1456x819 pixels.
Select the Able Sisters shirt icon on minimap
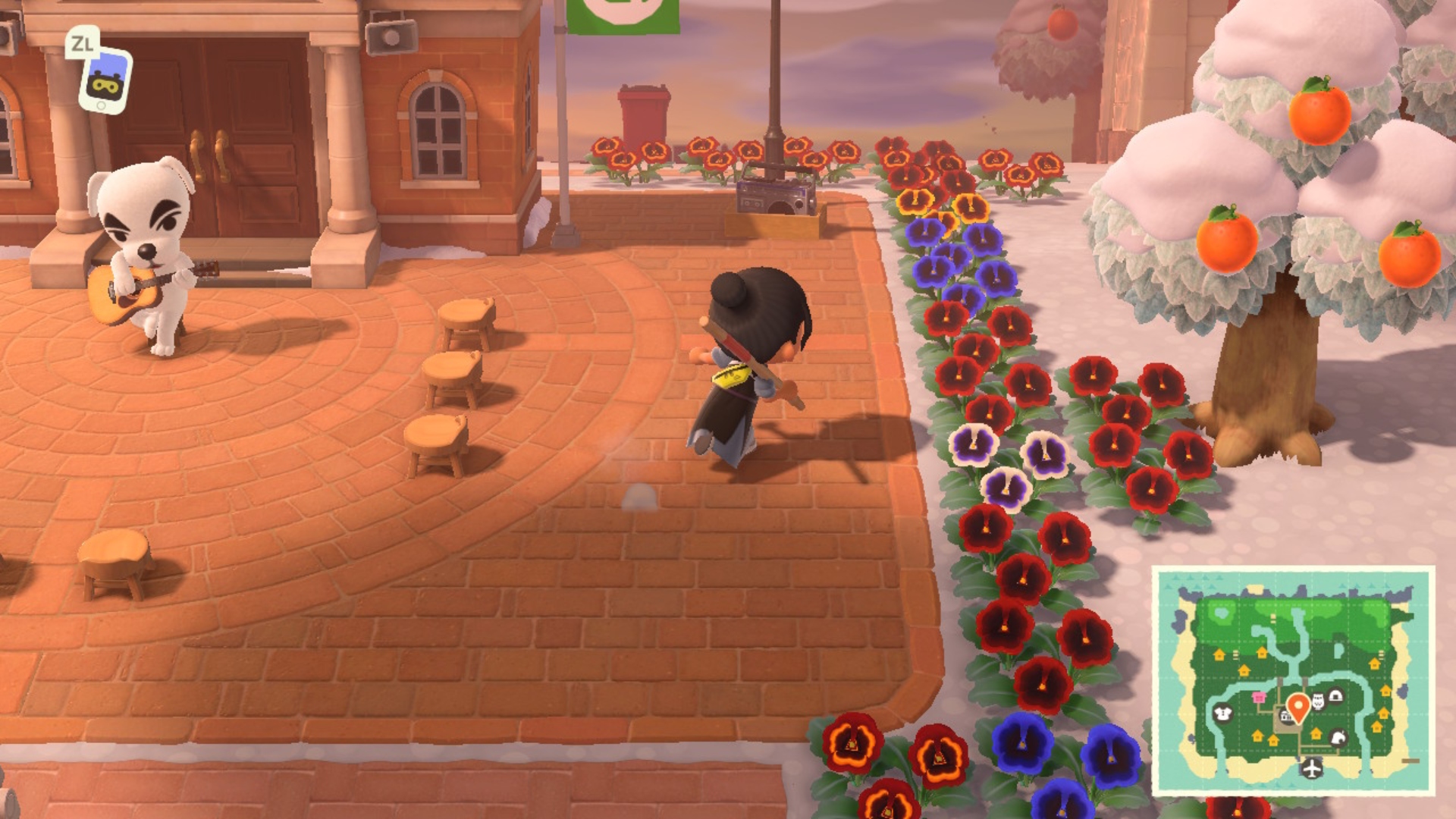point(1222,714)
